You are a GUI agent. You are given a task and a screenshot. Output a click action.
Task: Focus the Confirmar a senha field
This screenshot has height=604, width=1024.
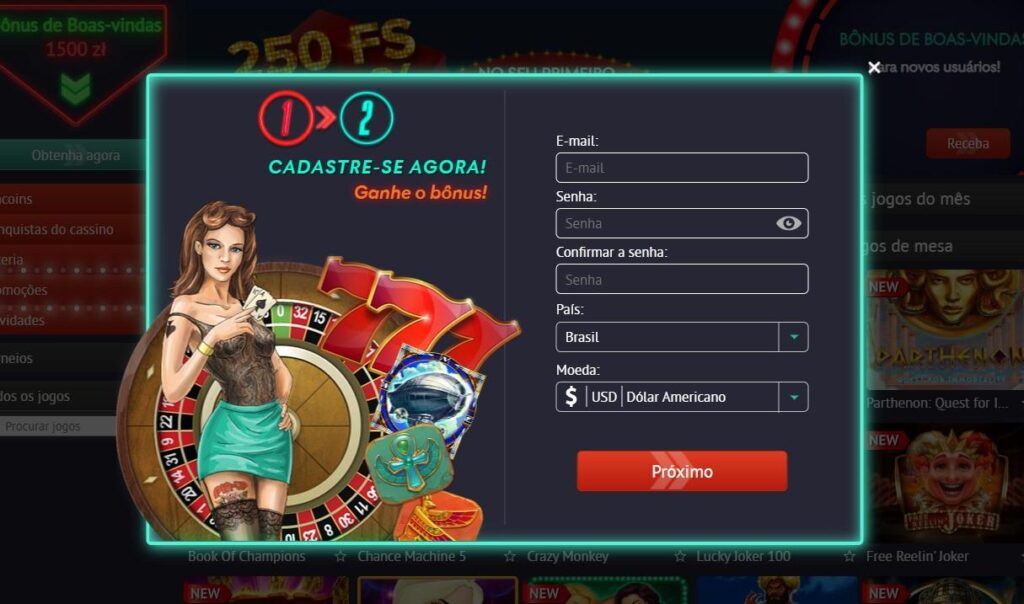[681, 279]
